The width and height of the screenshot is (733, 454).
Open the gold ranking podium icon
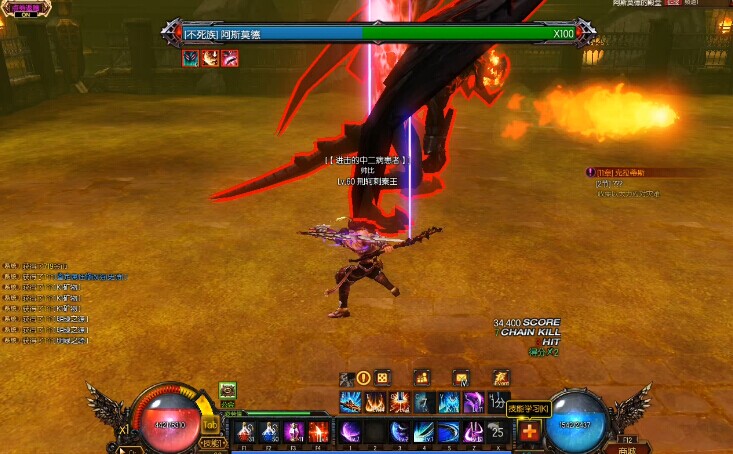tap(422, 378)
